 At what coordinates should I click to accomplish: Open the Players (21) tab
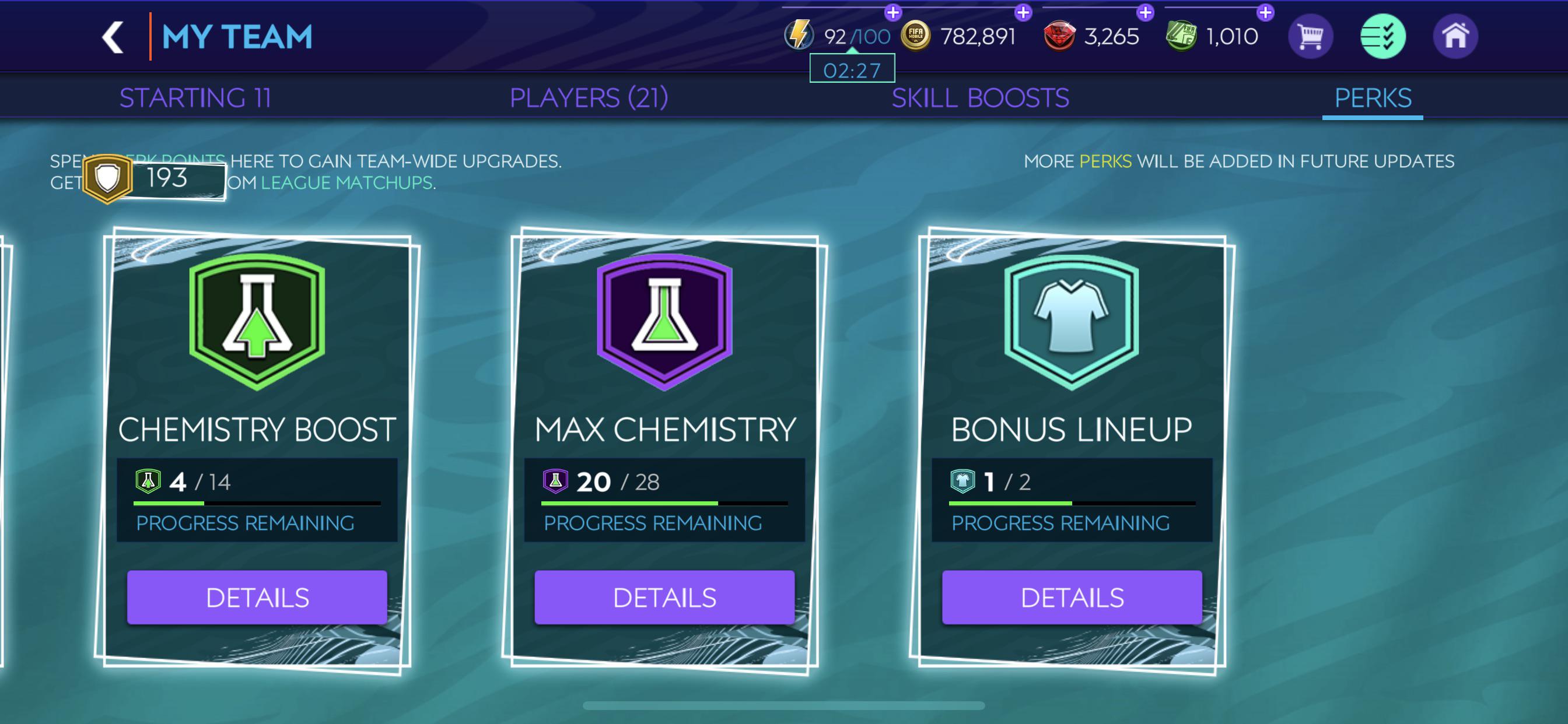pos(589,96)
